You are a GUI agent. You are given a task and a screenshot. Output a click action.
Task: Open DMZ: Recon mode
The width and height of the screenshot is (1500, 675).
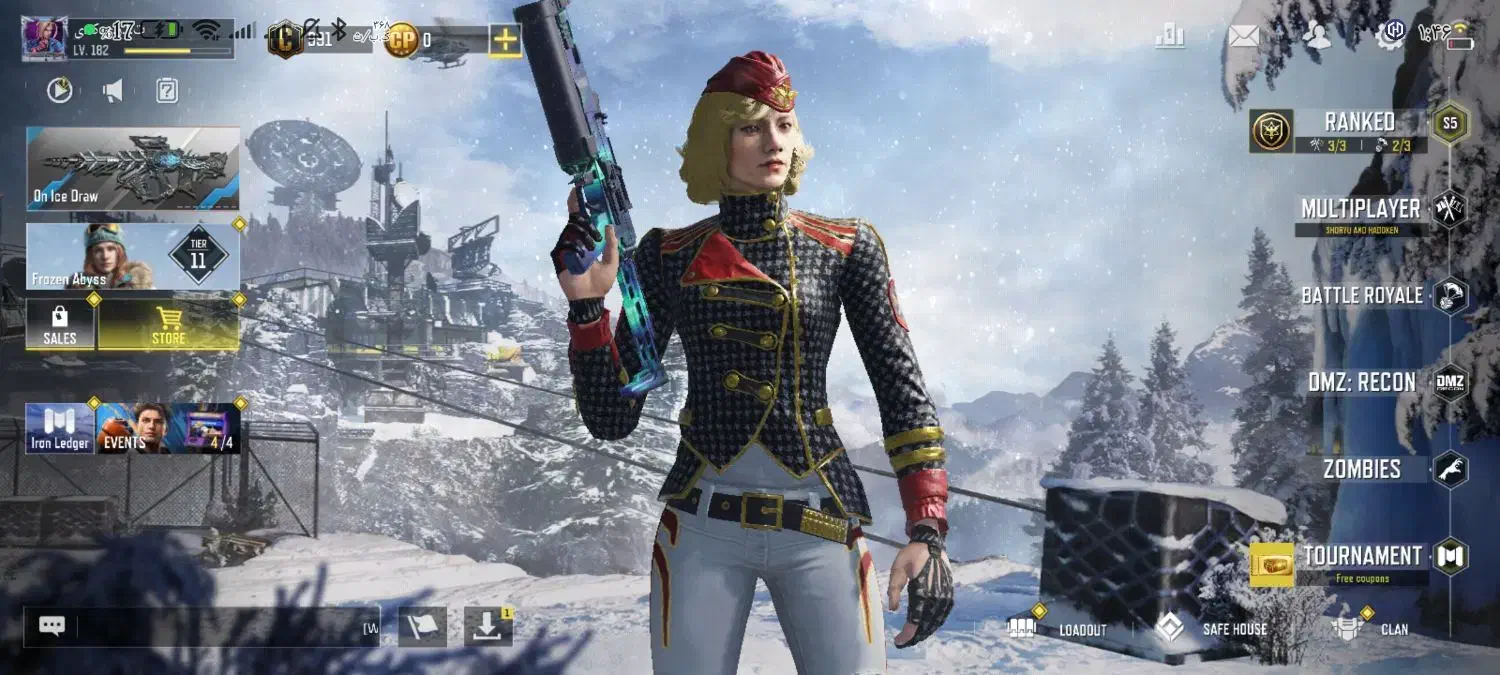[1362, 382]
